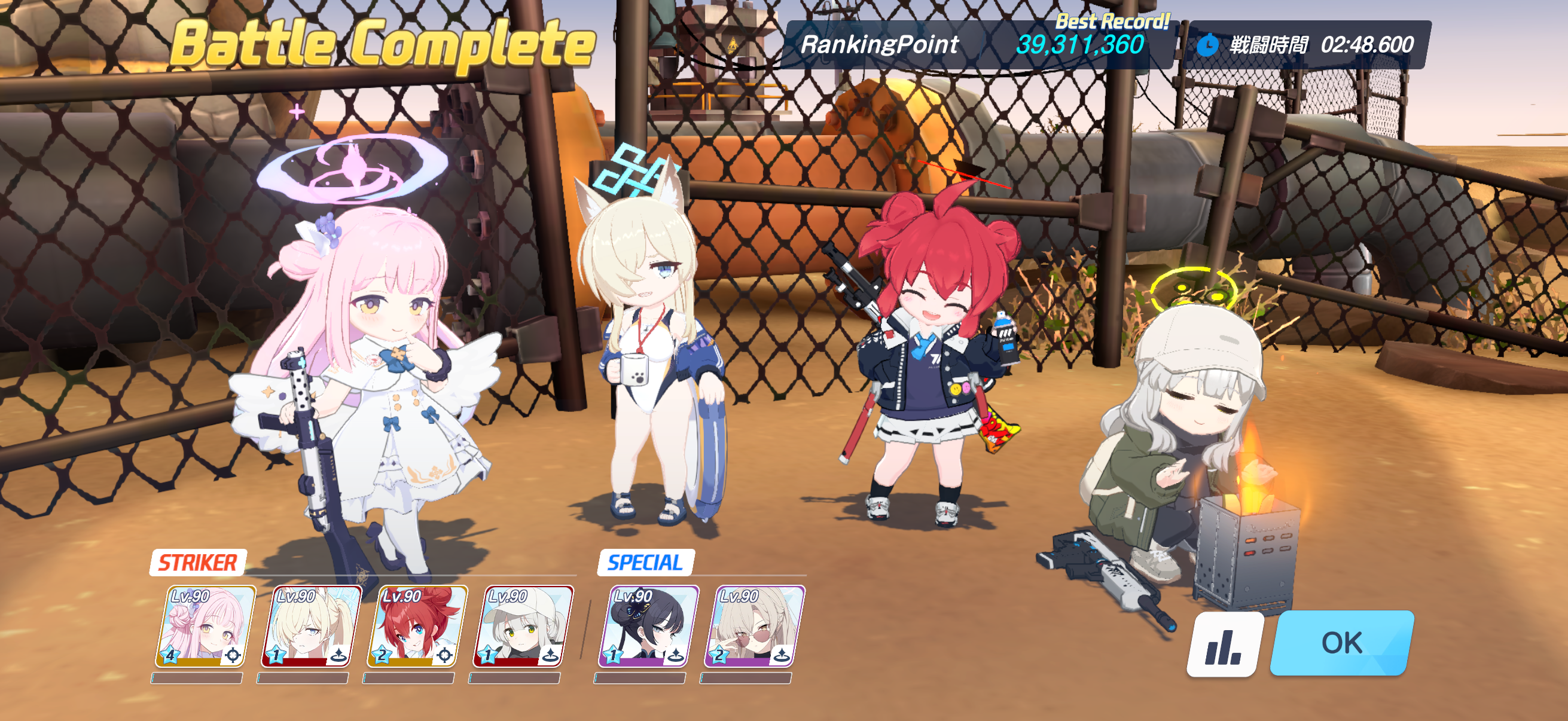This screenshot has height=721, width=1568.
Task: Open the battle statistics bar chart
Action: tap(1224, 645)
